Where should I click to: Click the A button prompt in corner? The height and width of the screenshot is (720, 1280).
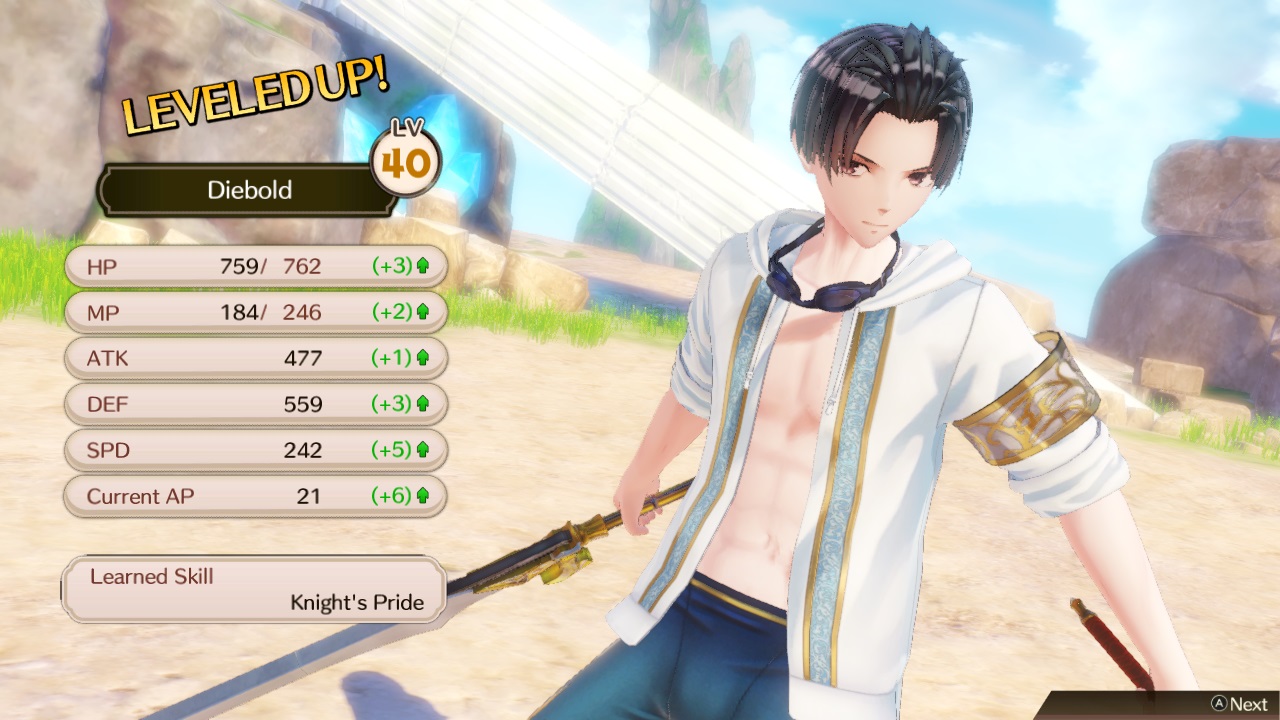[x=1222, y=701]
